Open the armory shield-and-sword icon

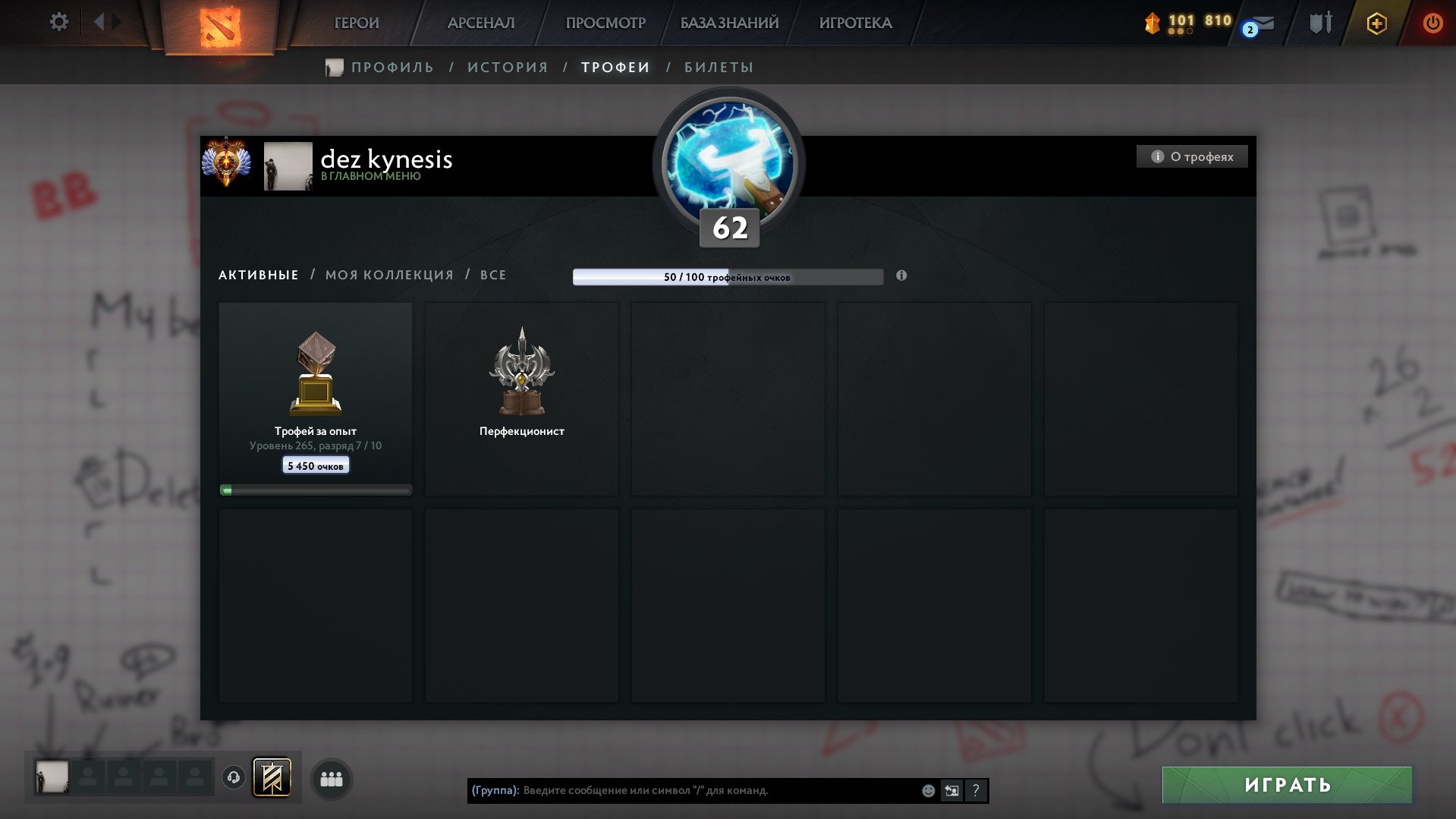pos(1320,23)
